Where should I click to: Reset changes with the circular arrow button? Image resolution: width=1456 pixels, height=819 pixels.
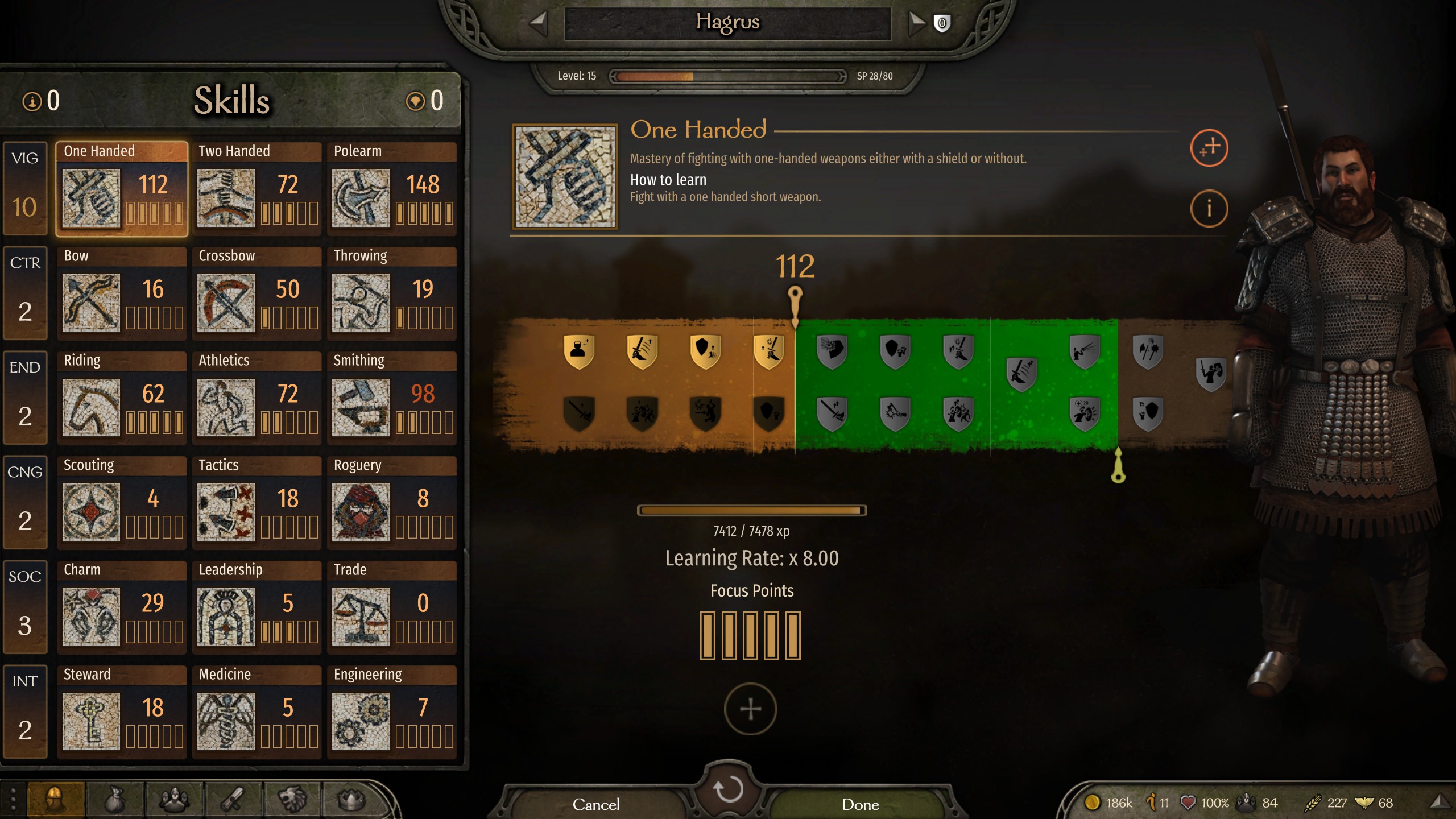(728, 789)
